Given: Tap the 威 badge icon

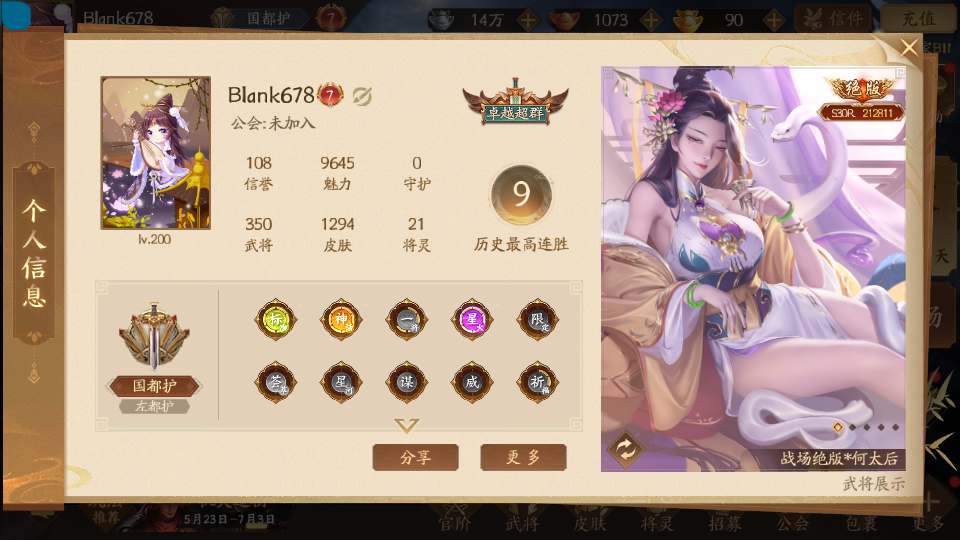Looking at the screenshot, I should pos(471,381).
